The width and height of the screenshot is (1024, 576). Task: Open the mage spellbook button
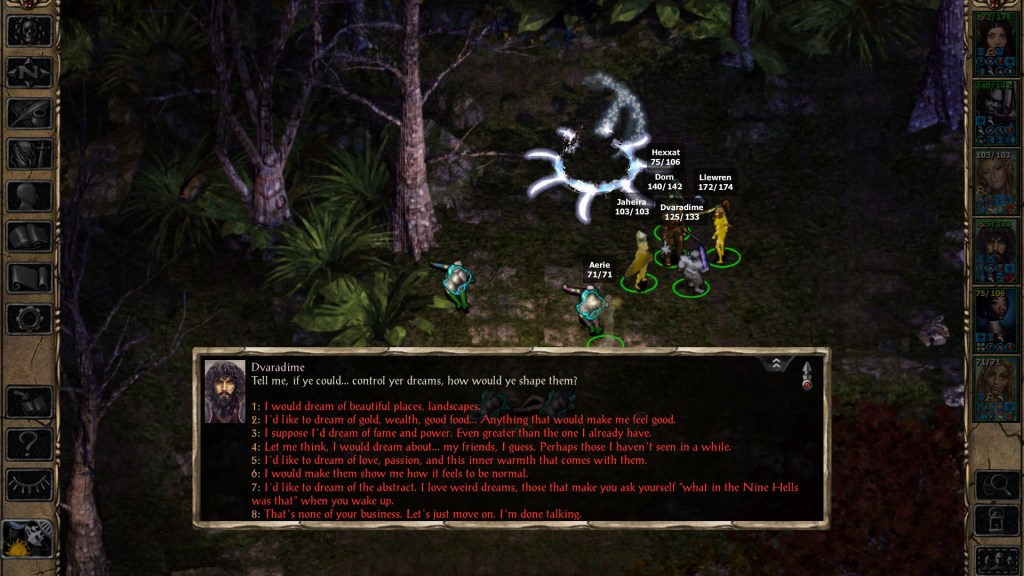[x=29, y=236]
